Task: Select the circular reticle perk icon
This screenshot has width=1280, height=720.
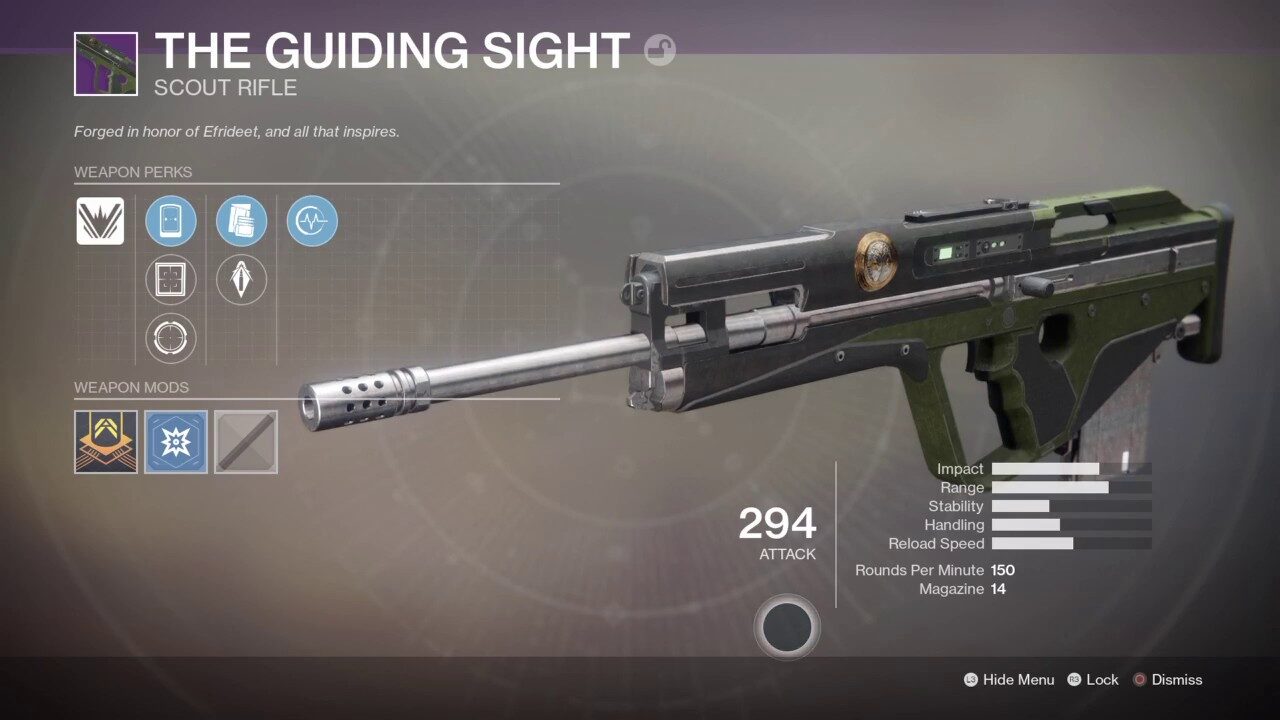Action: (x=171, y=338)
